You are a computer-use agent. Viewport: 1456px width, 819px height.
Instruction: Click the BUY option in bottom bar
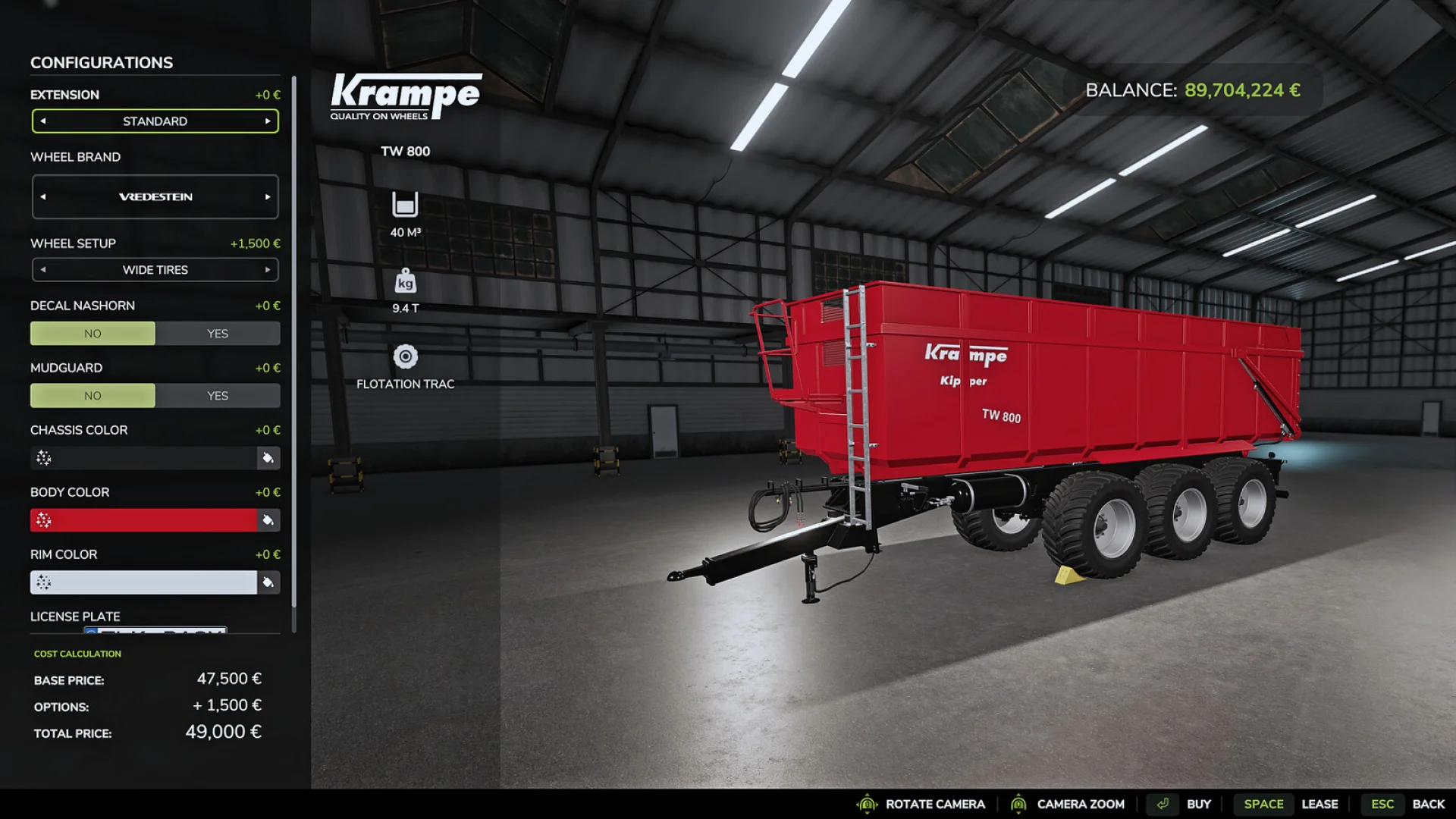(1198, 804)
